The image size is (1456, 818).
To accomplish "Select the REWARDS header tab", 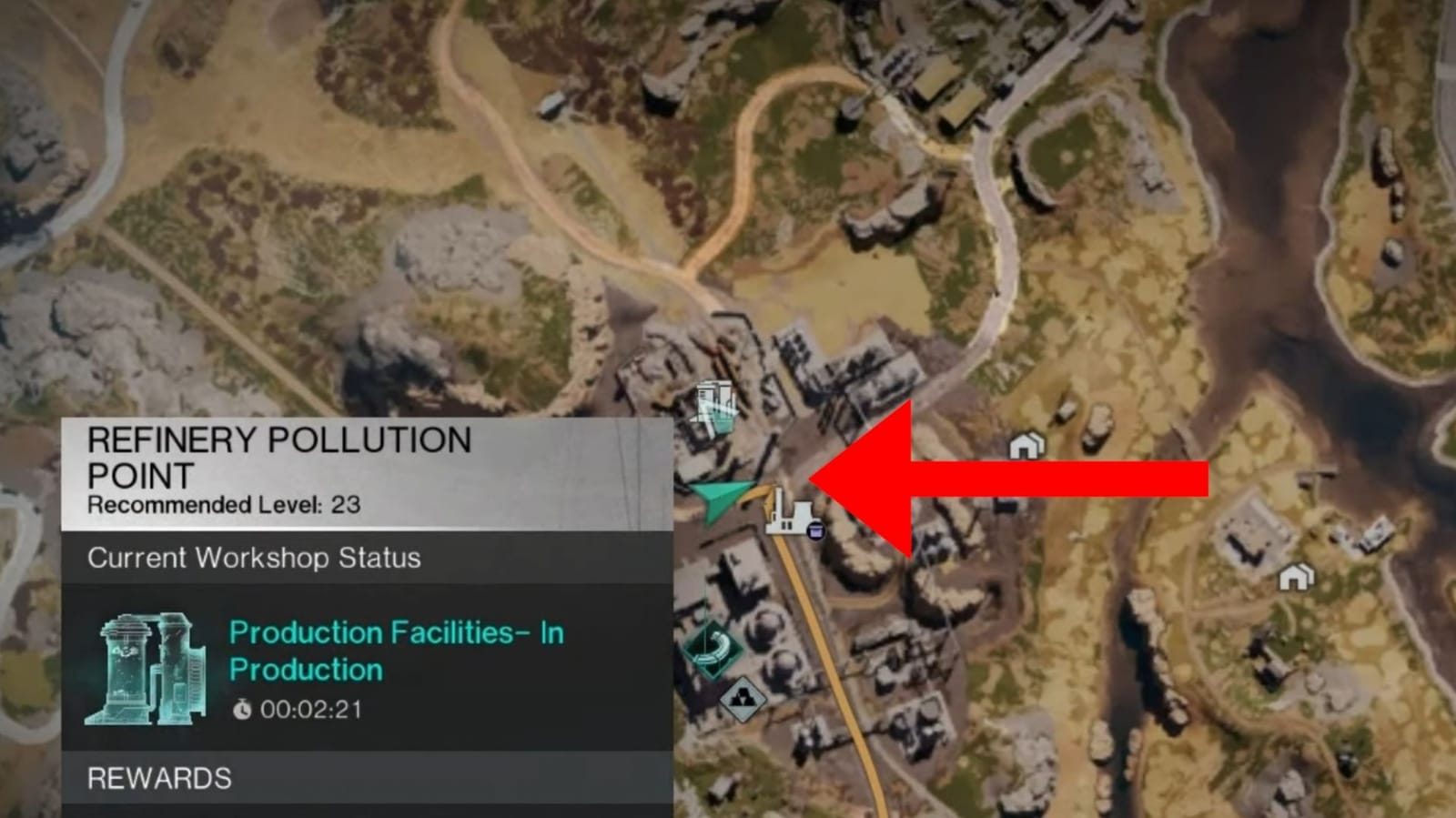I will (x=157, y=779).
